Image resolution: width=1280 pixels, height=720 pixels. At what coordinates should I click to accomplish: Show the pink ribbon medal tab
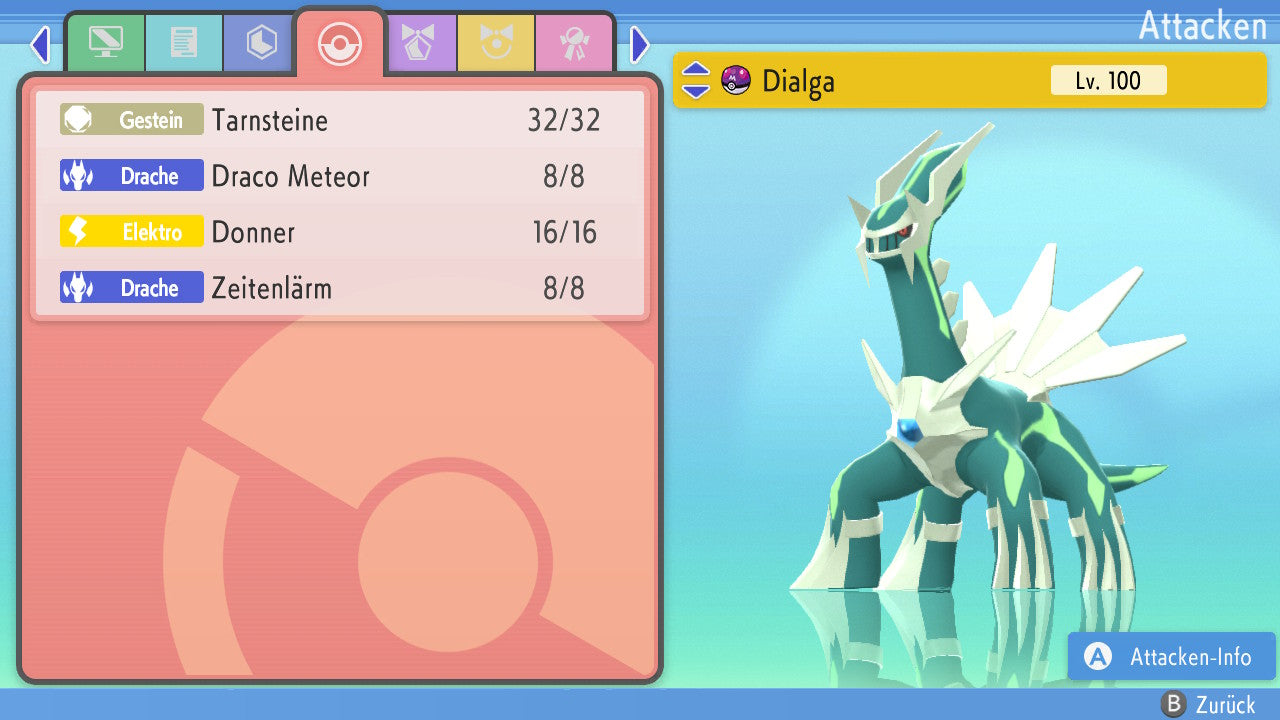pyautogui.click(x=574, y=43)
